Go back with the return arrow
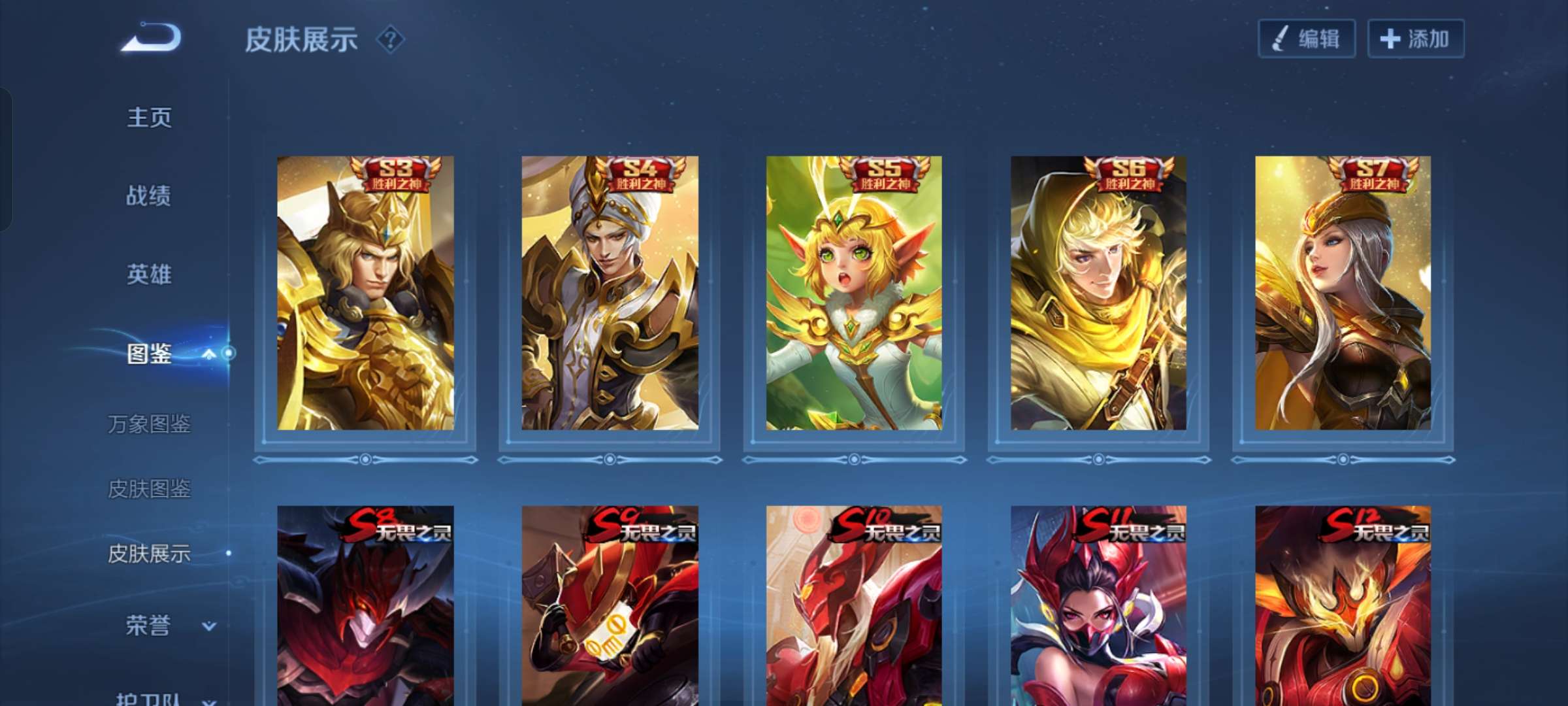 (x=152, y=37)
